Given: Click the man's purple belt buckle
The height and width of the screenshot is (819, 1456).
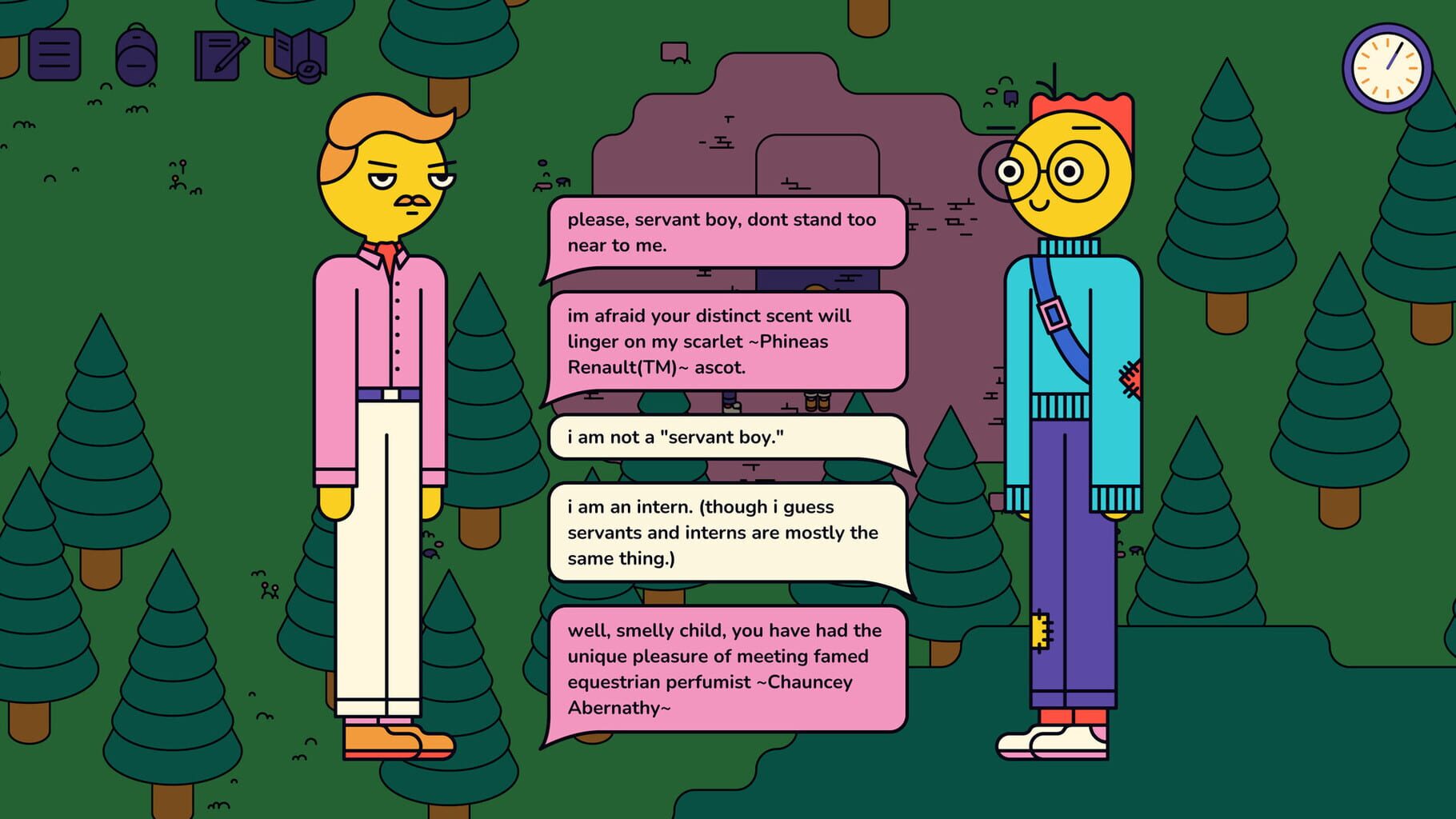Looking at the screenshot, I should [390, 394].
